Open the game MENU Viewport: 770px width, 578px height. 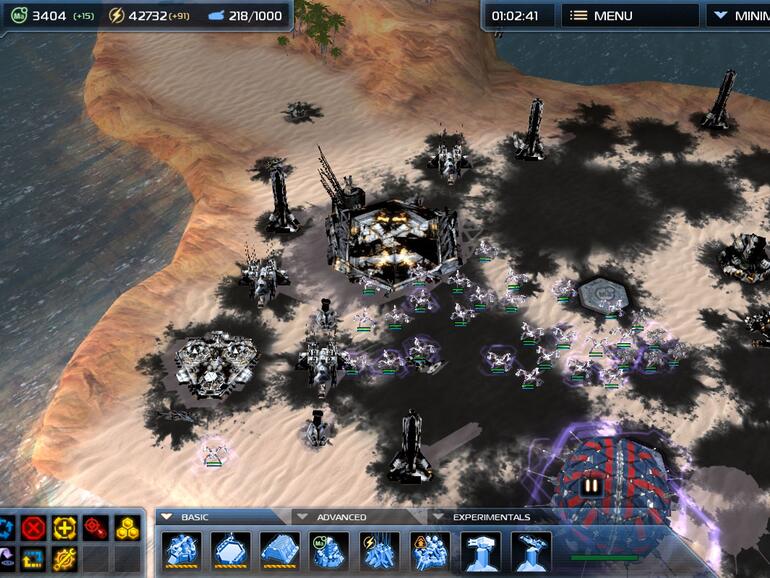click(629, 16)
